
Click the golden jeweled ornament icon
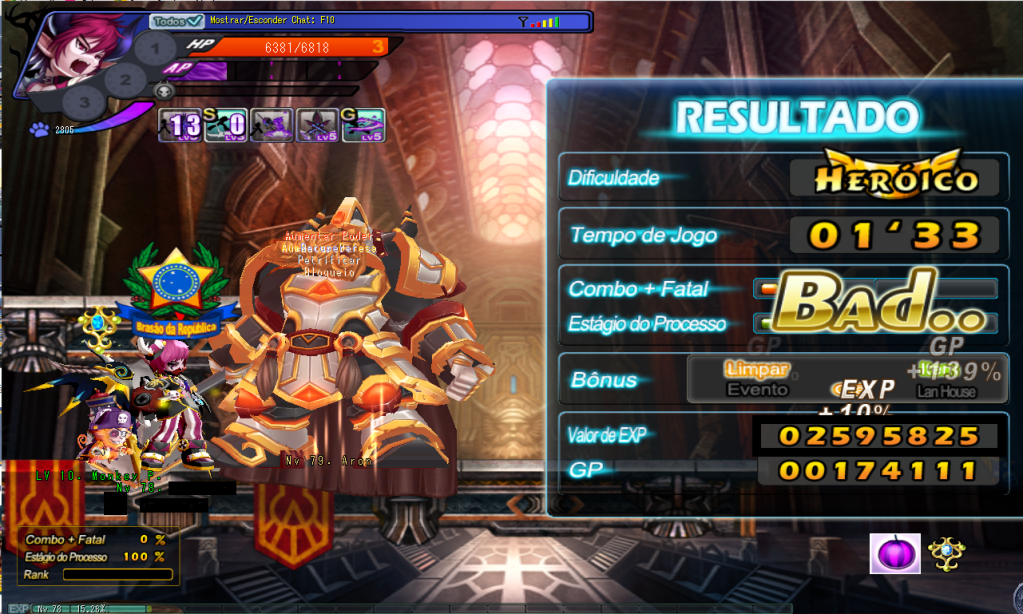(945, 553)
